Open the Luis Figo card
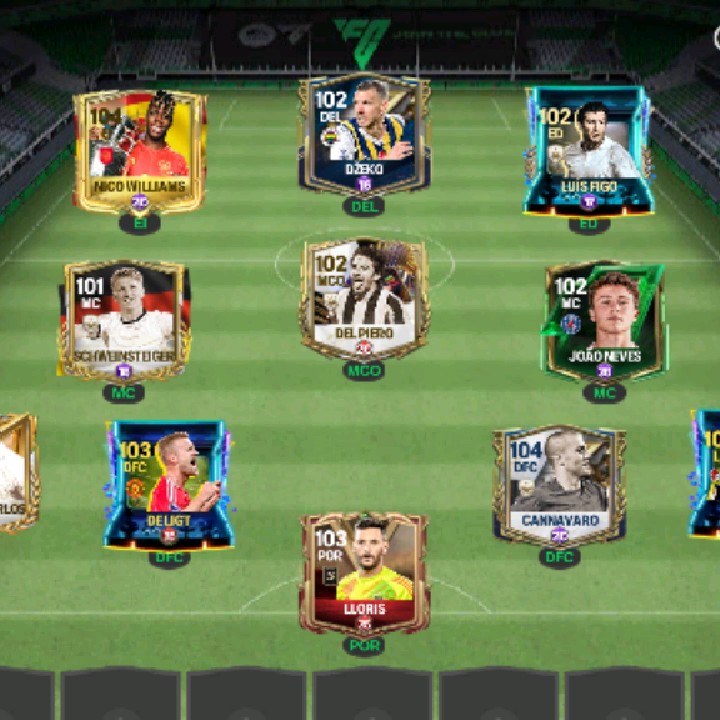The image size is (720, 720). (x=589, y=150)
